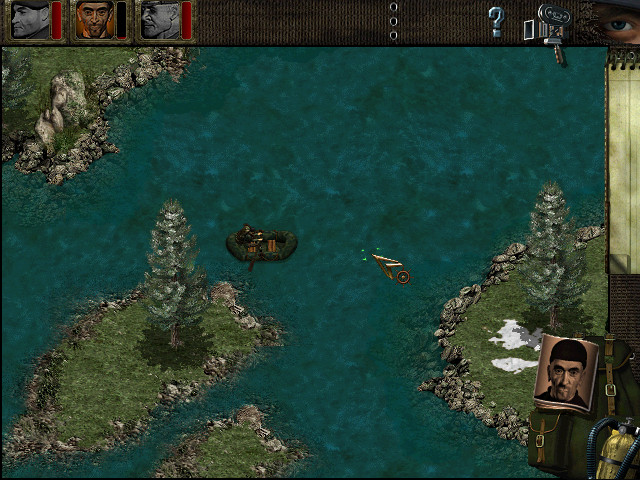Click the selected commando photo on backpack
The image size is (640, 480).
pos(567,372)
